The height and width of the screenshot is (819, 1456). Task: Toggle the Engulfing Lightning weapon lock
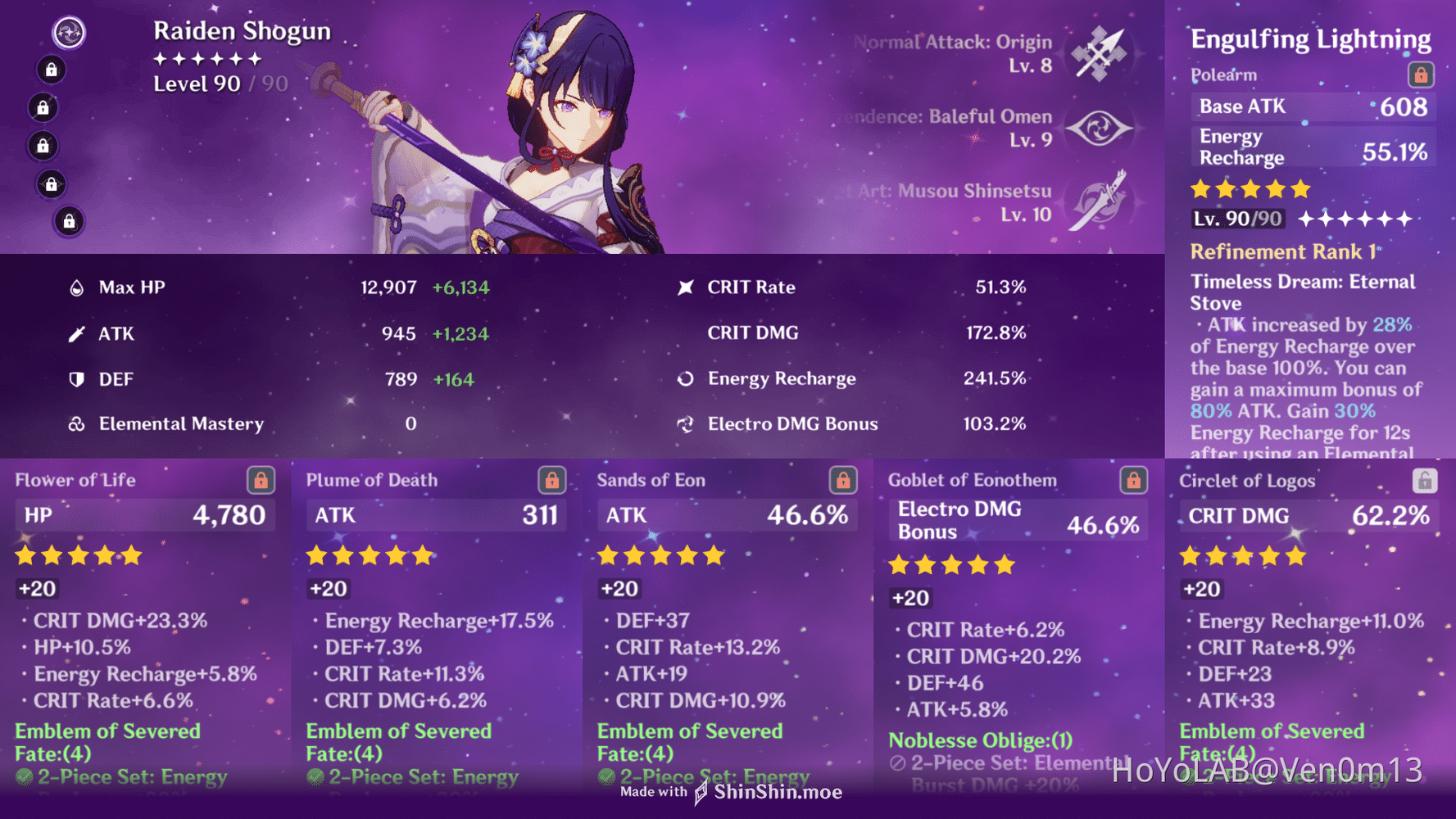coord(1420,75)
